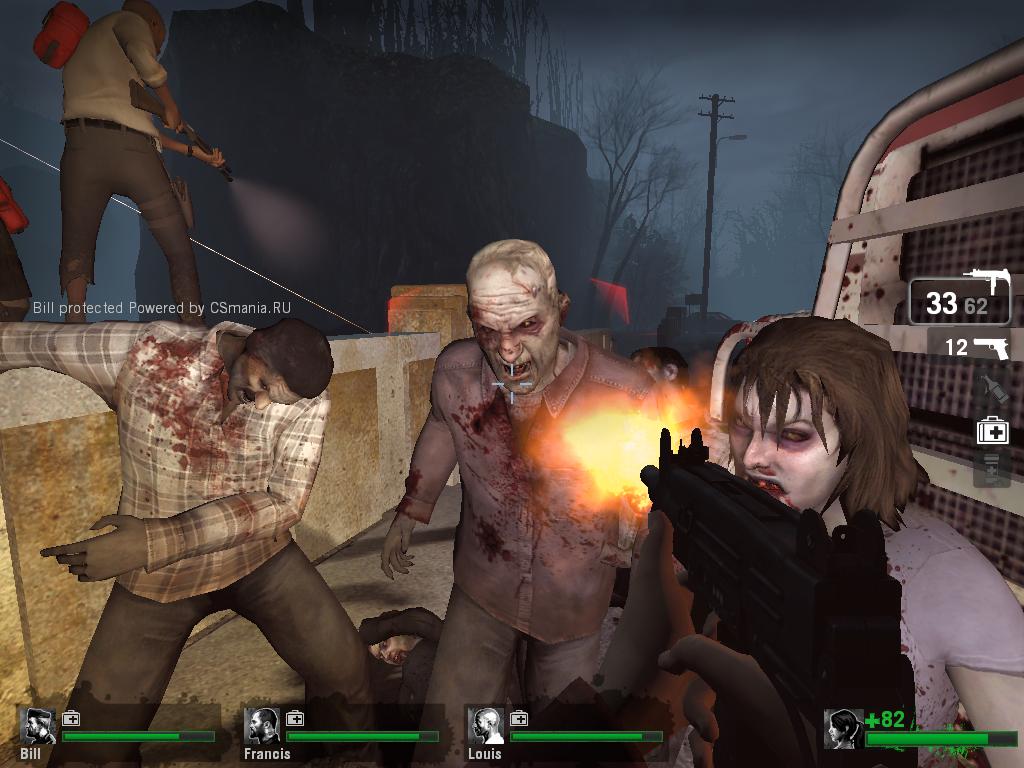Choose the dimmed throwable bottle slot
Viewport: 1024px width, 768px height.
[x=991, y=387]
